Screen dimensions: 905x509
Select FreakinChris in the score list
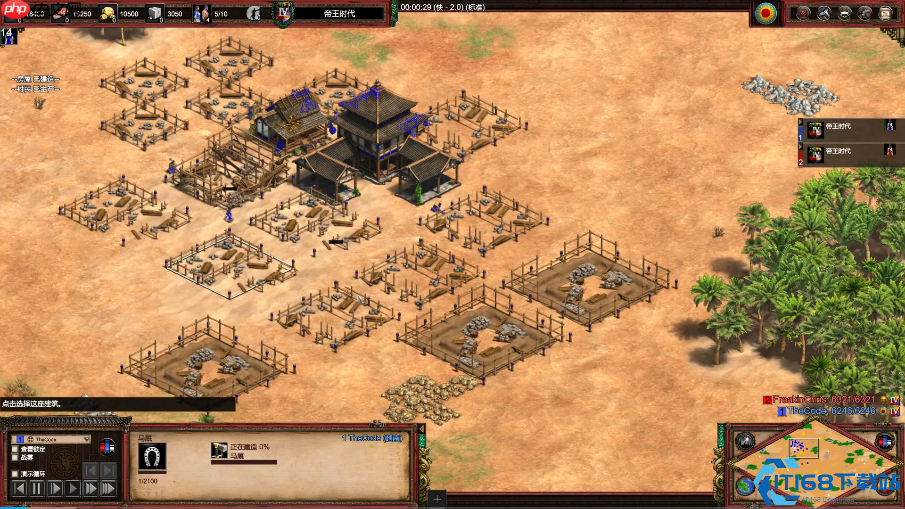click(x=818, y=399)
